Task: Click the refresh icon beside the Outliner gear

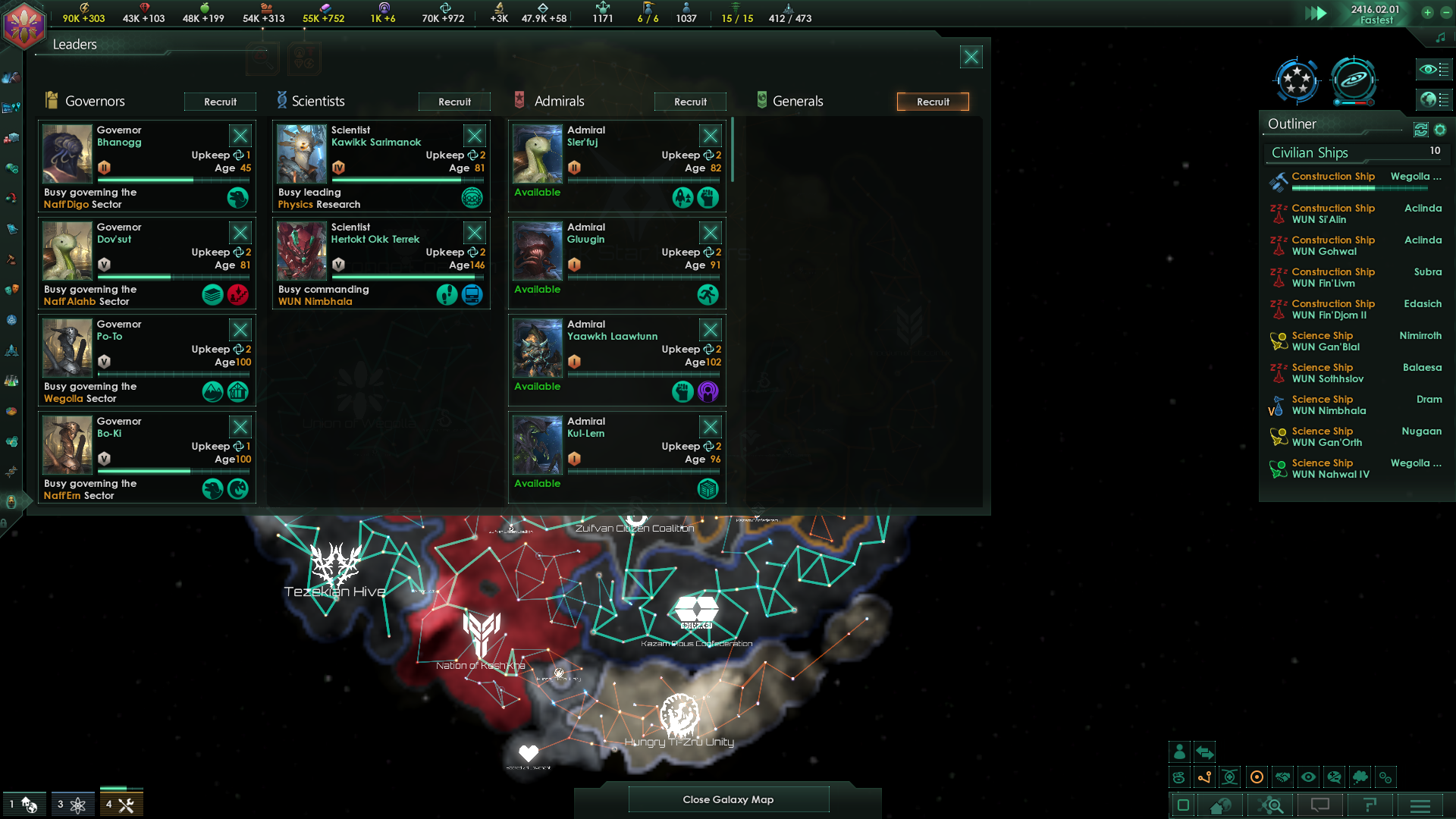Action: (1420, 130)
